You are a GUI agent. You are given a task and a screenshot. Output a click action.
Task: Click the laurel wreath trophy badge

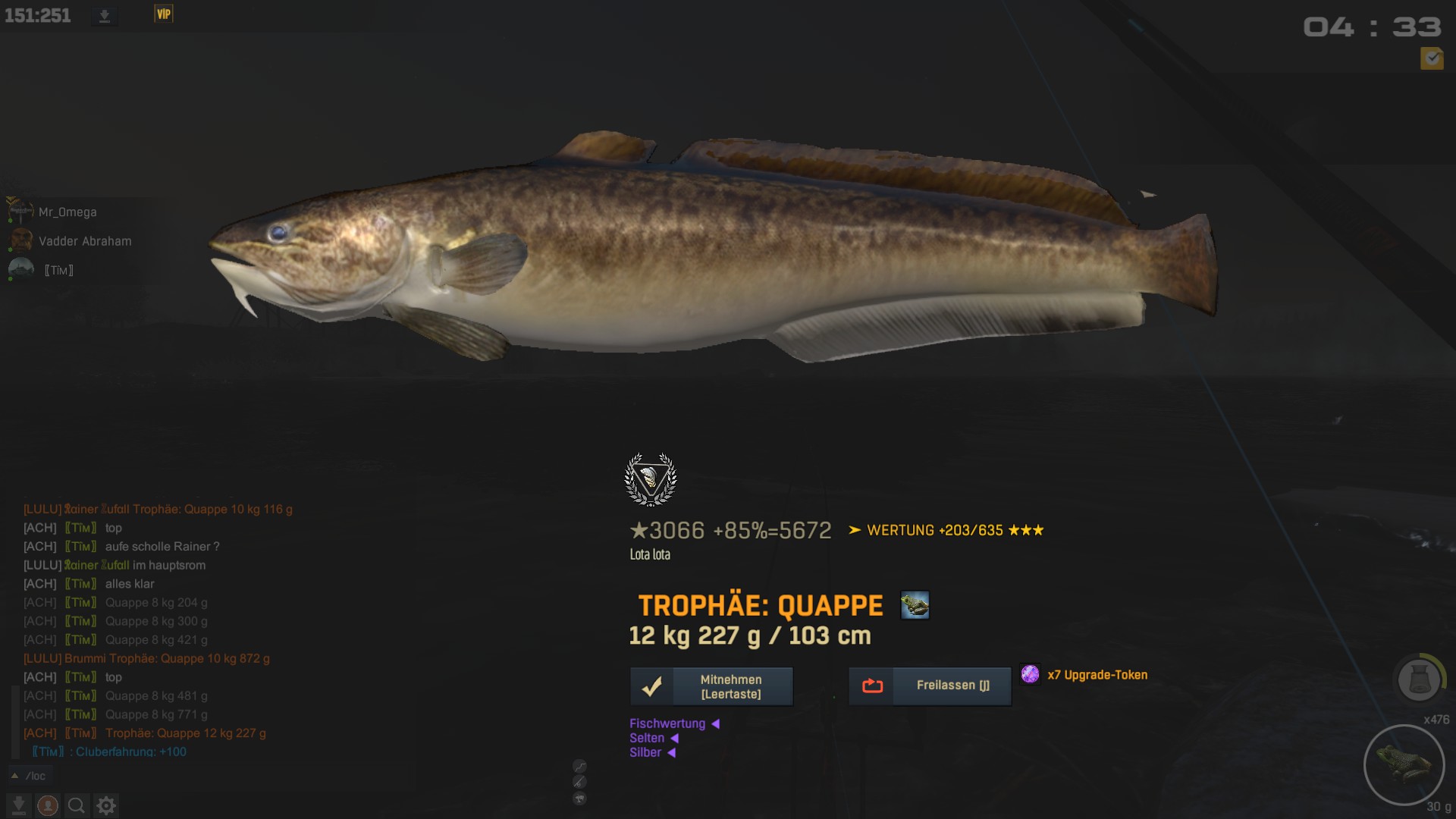(650, 479)
